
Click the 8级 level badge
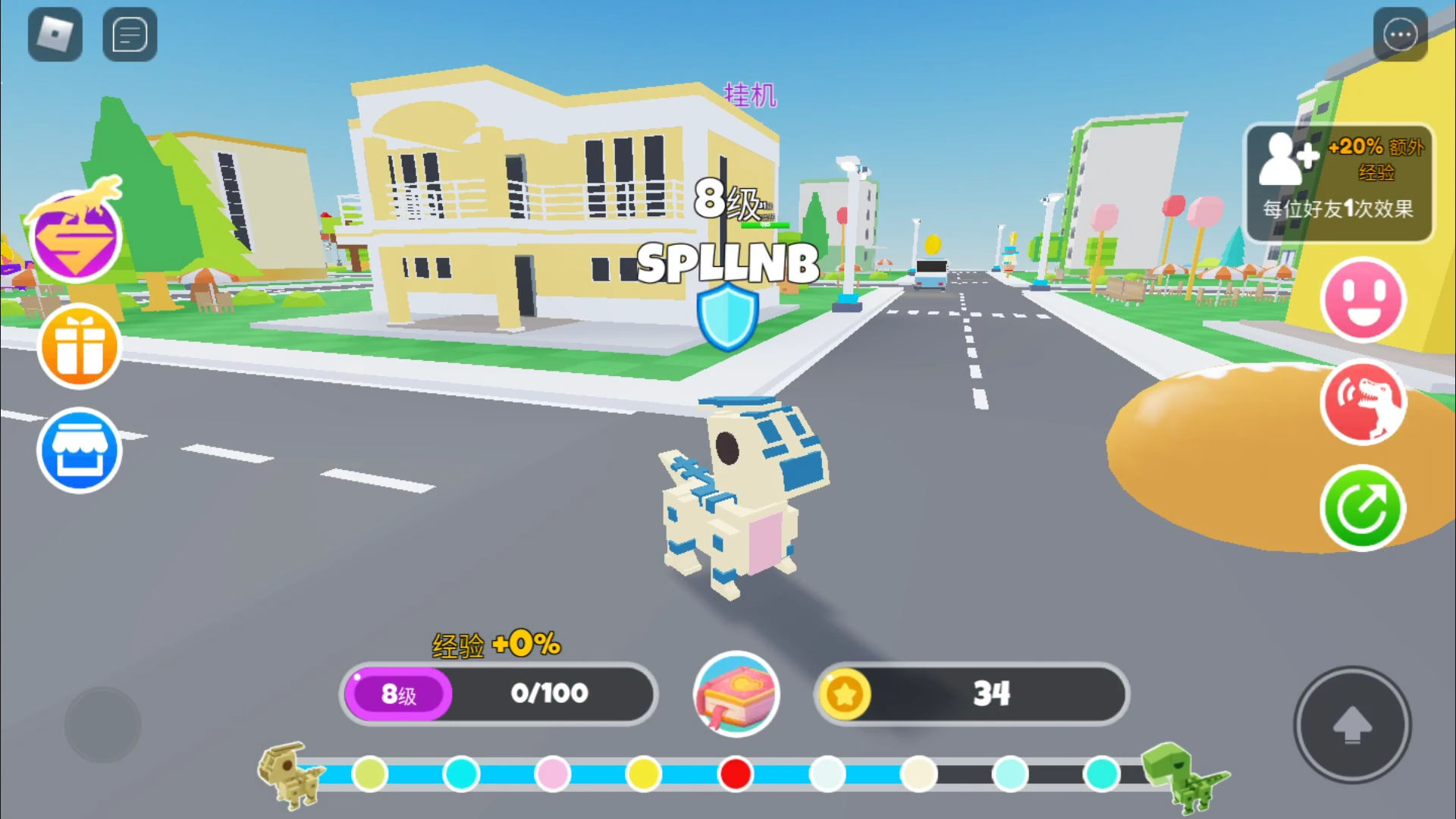(397, 694)
